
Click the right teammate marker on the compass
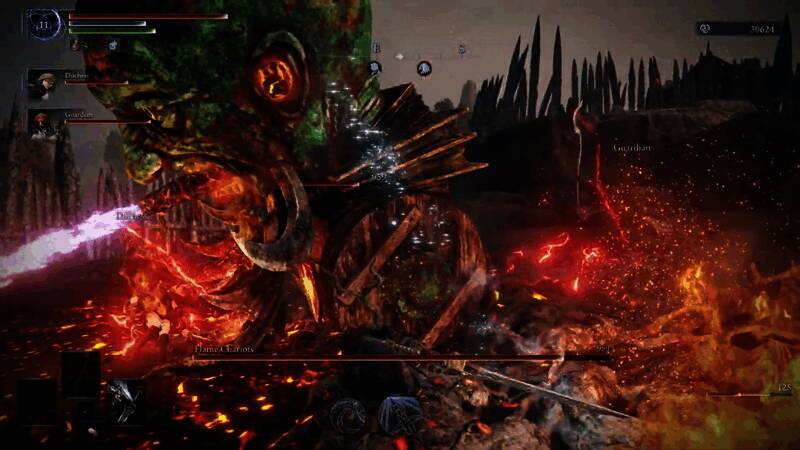click(424, 68)
